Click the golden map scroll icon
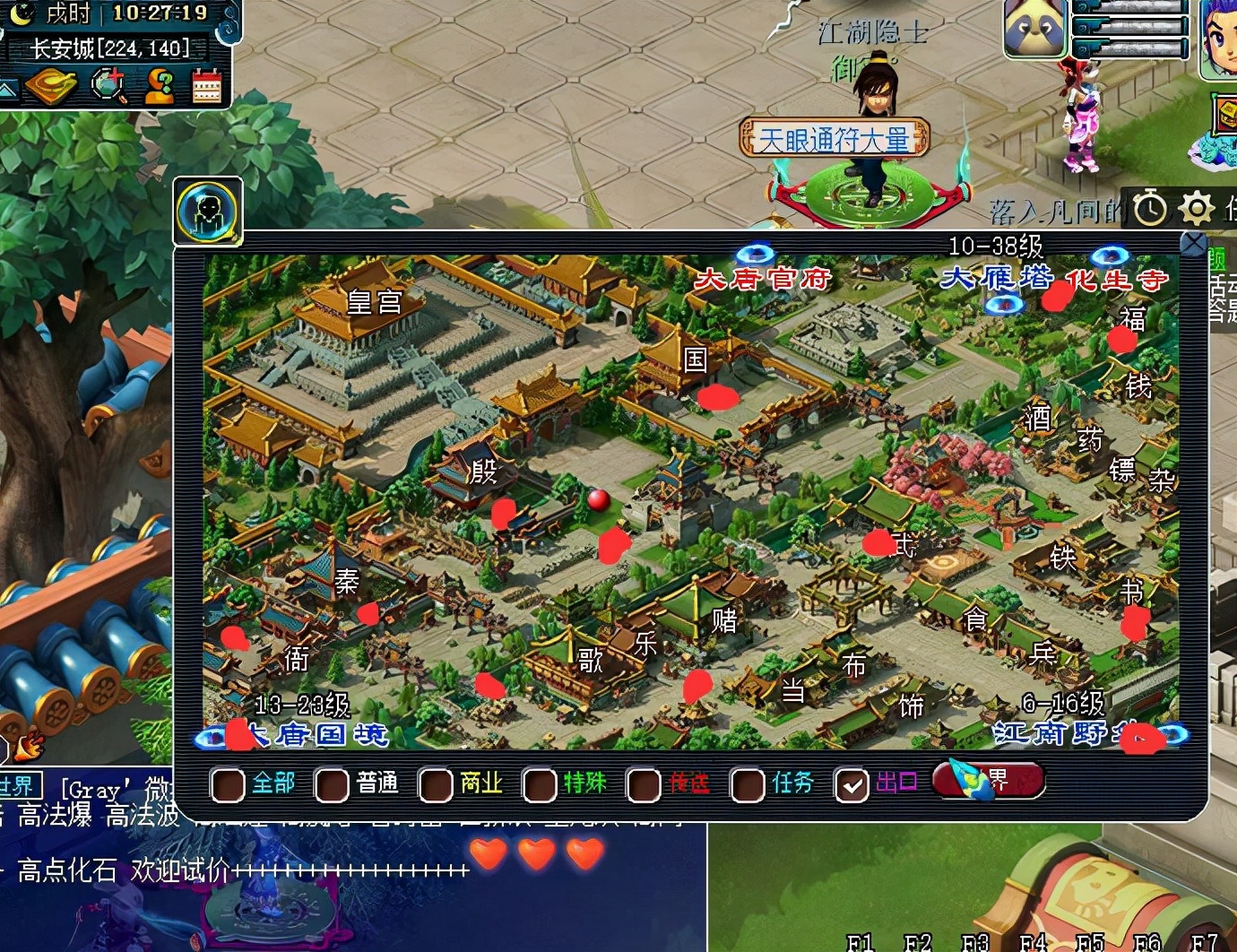Image resolution: width=1237 pixels, height=952 pixels. click(x=52, y=87)
